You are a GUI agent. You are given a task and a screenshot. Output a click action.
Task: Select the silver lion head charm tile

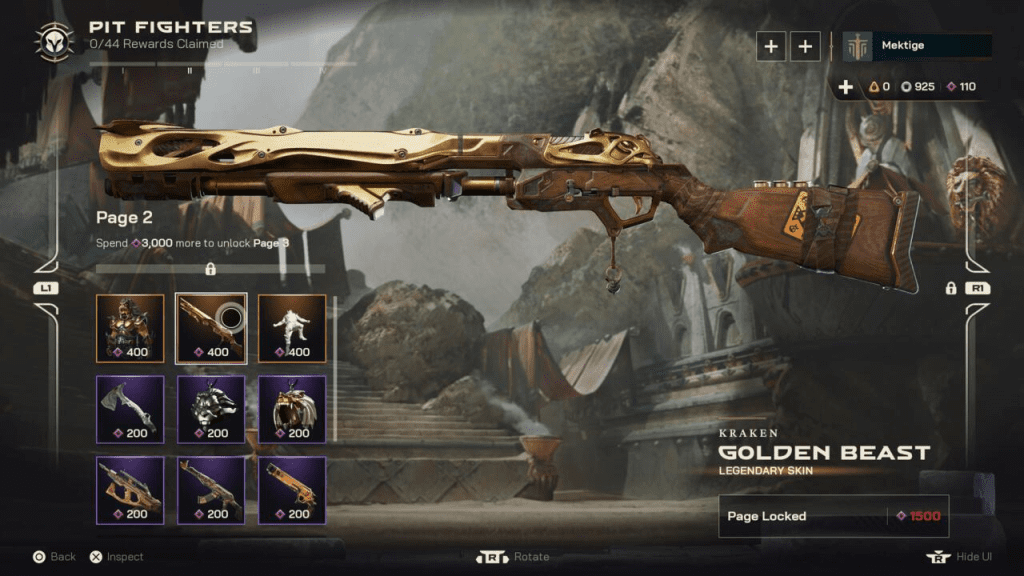point(211,409)
